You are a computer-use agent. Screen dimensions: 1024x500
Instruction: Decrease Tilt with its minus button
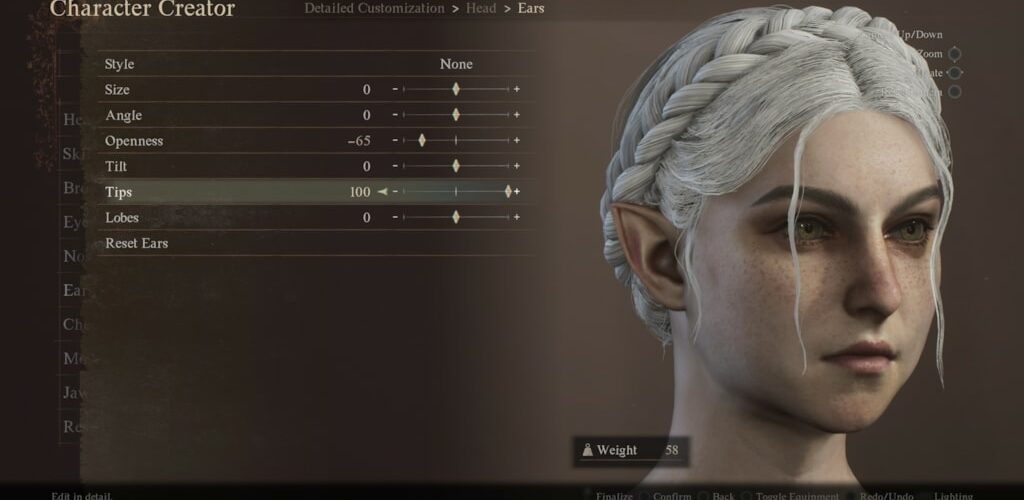[x=395, y=166]
